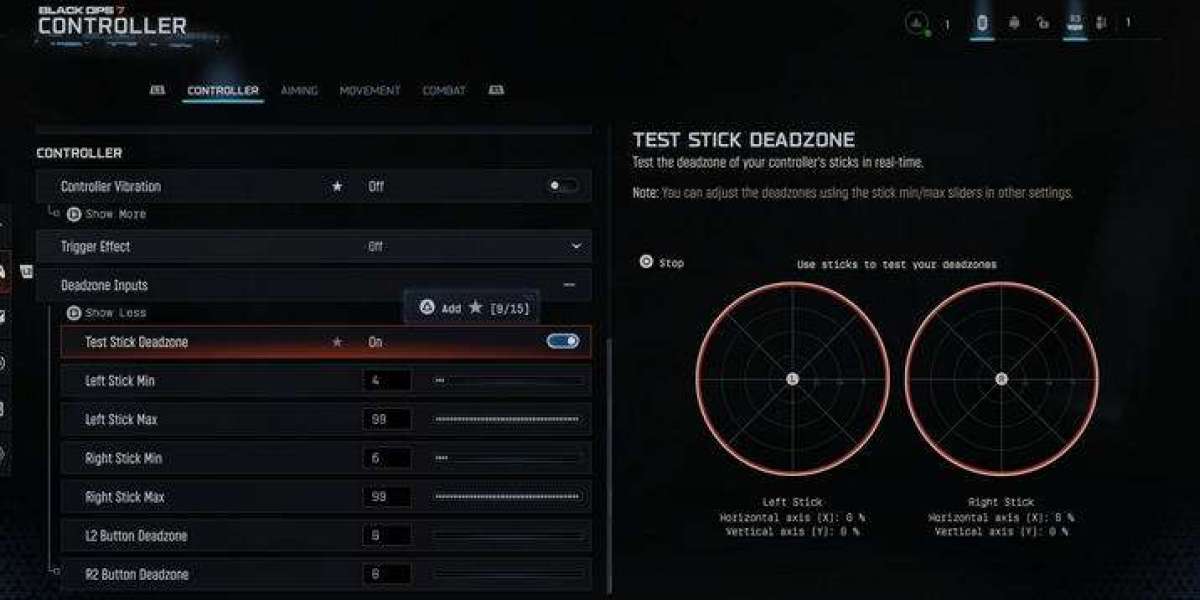Viewport: 1200px width, 600px height.
Task: Edit the Right Stick Min value box
Action: [386, 458]
